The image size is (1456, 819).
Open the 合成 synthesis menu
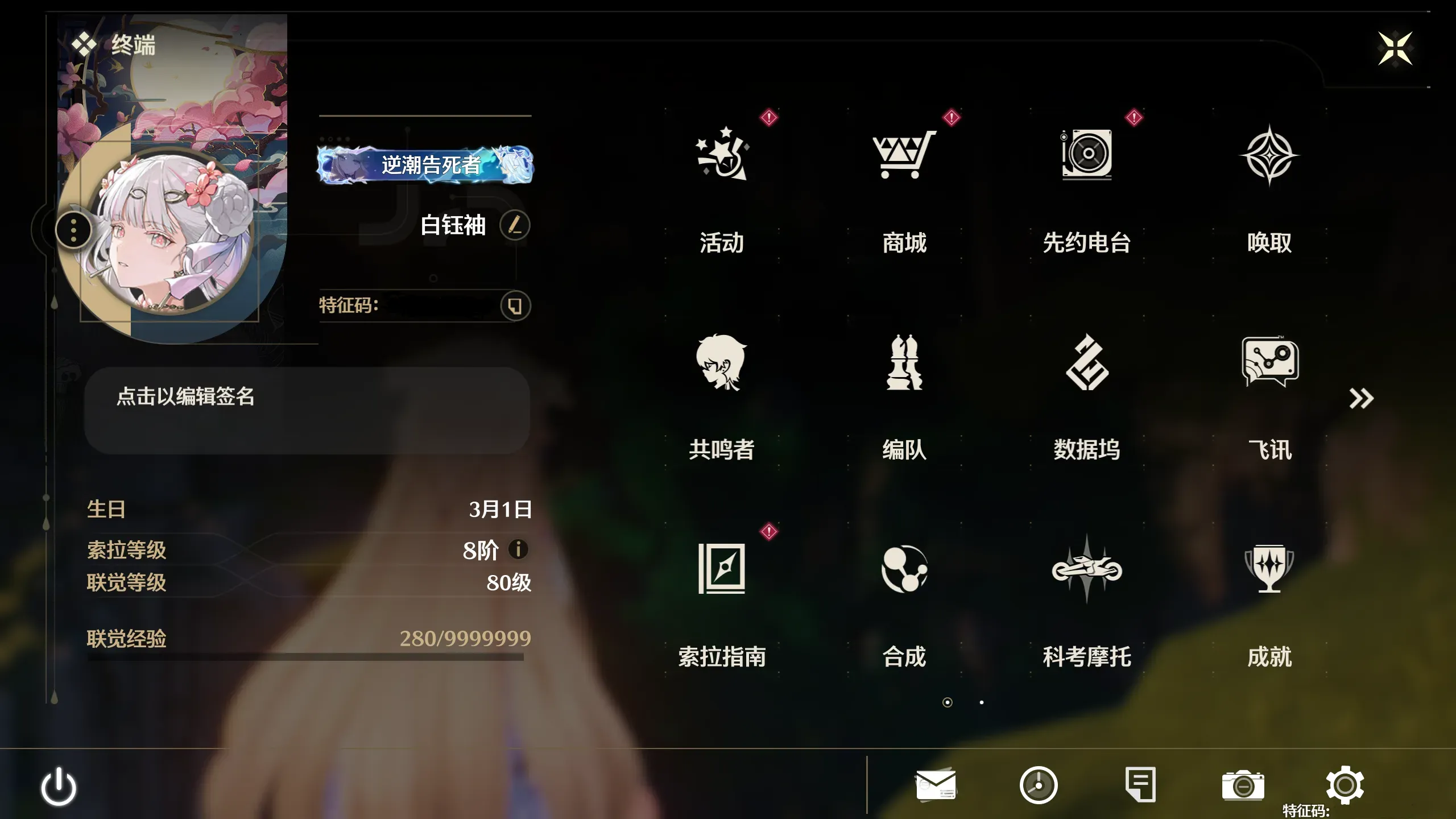click(904, 591)
